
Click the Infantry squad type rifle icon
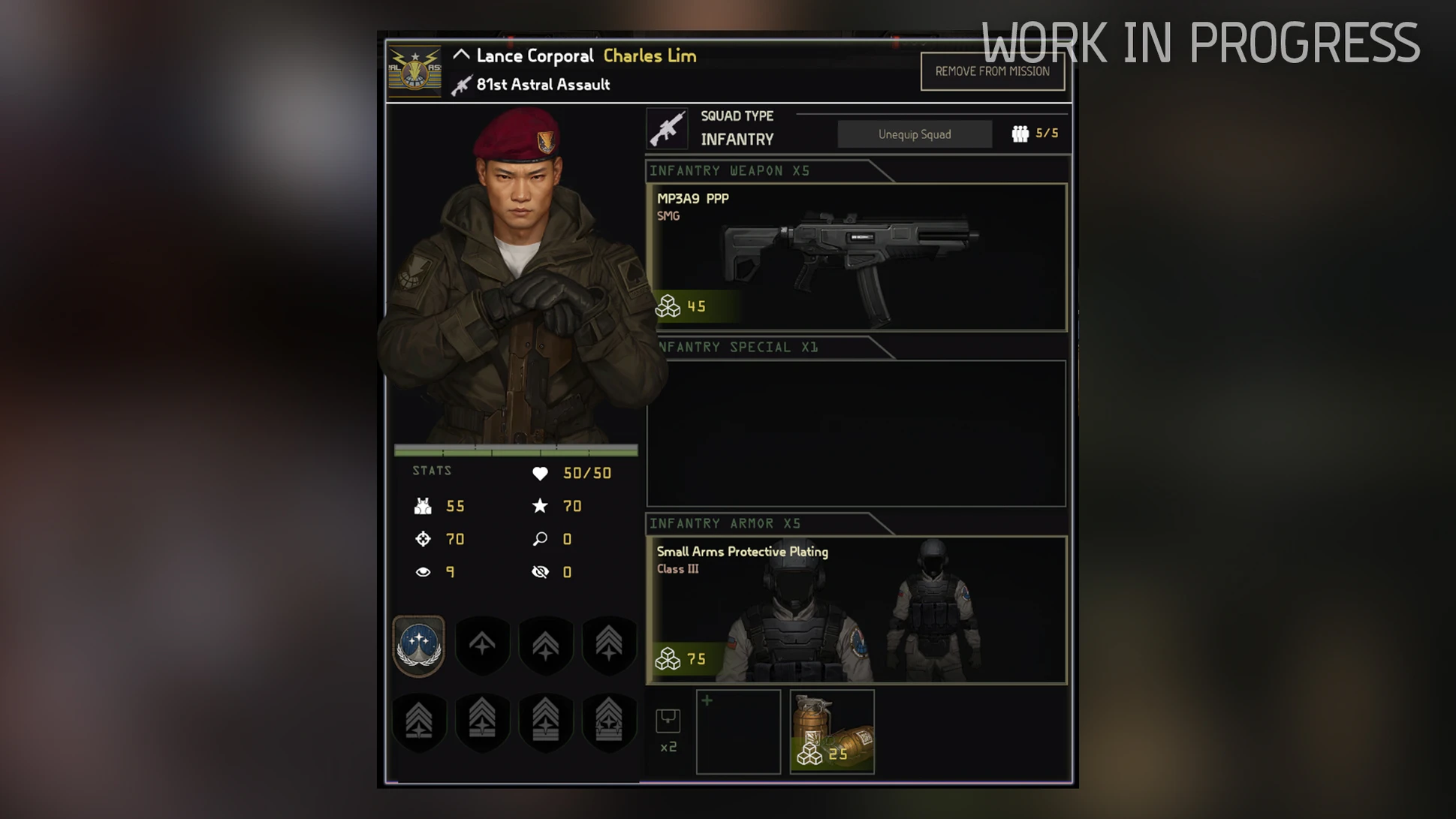667,128
